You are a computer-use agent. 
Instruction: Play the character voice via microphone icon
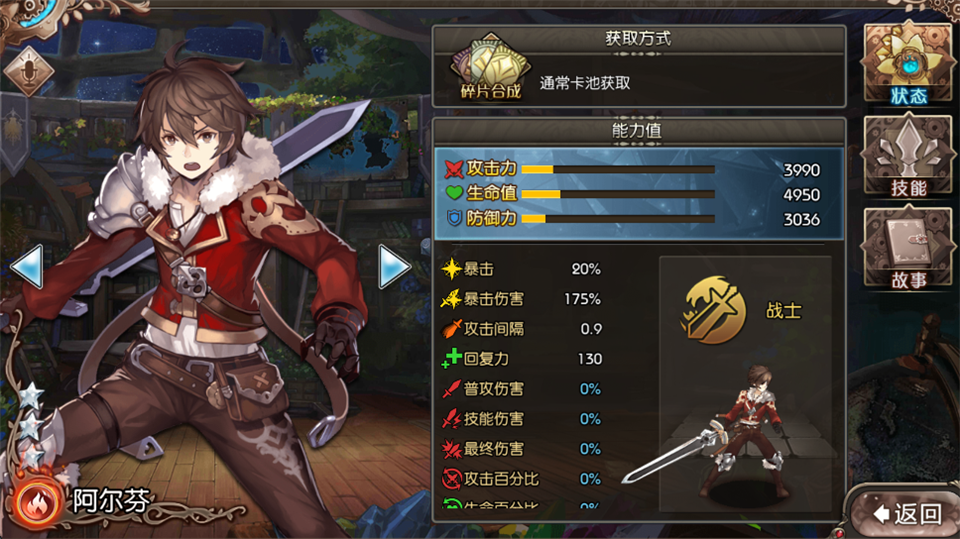coord(29,70)
